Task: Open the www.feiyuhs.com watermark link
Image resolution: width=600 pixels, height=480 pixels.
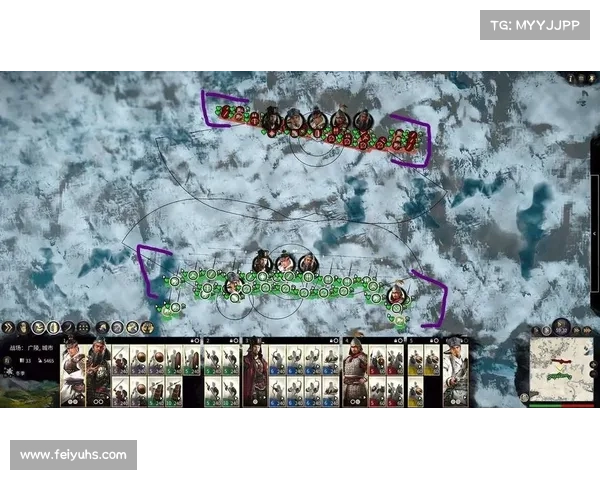Action: click(x=76, y=455)
